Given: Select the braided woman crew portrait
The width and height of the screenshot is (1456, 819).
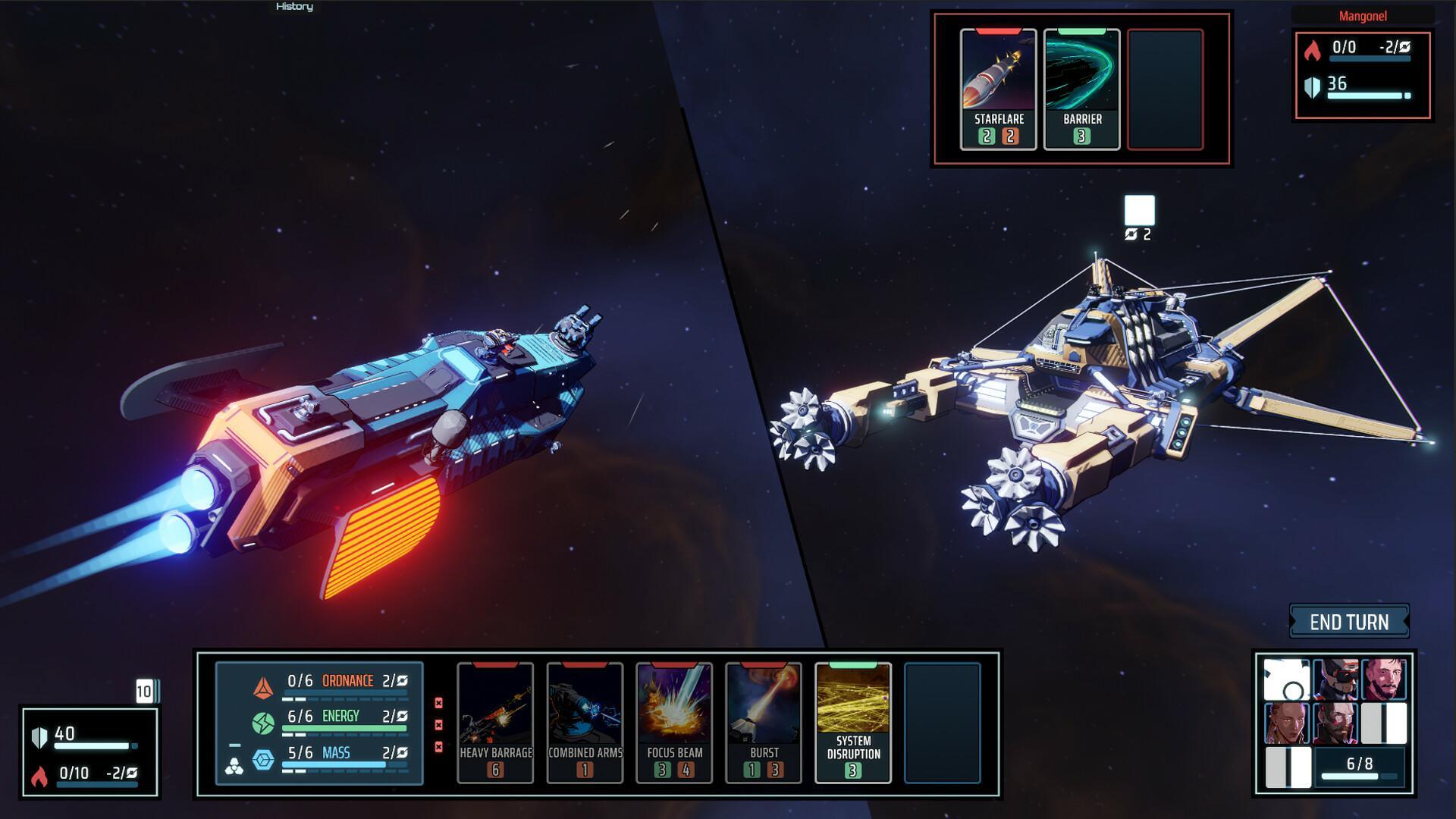Looking at the screenshot, I should [1287, 723].
